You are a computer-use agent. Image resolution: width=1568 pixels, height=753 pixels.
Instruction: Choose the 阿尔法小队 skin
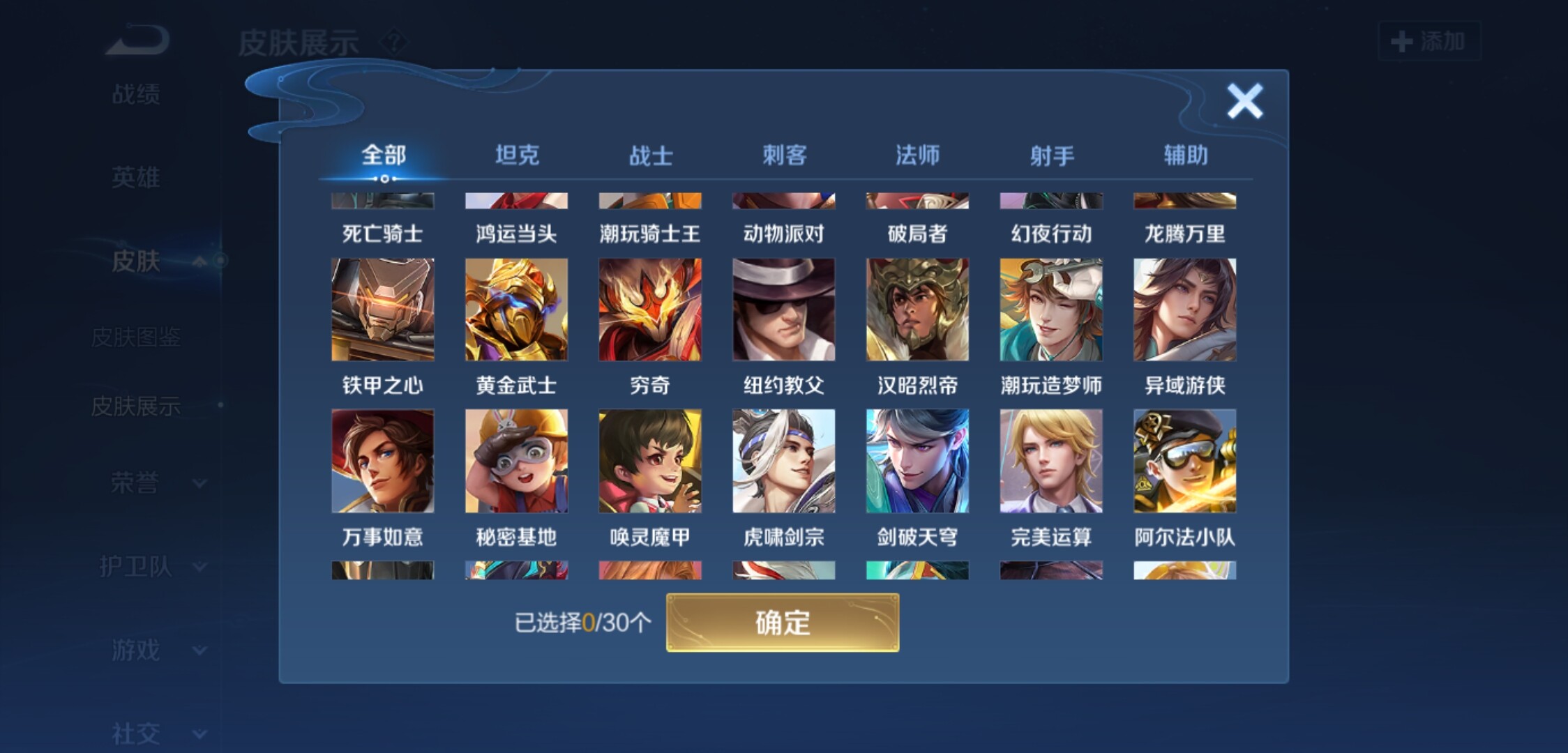[x=1184, y=461]
